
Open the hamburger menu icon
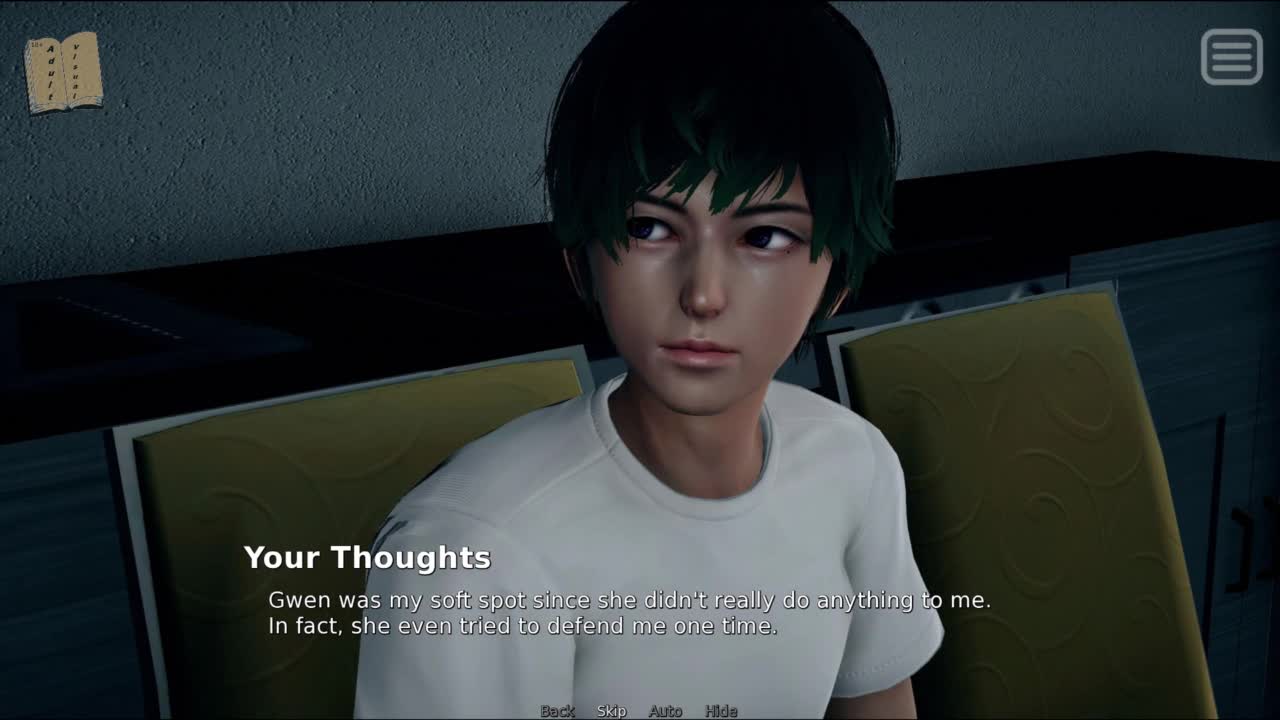1231,56
